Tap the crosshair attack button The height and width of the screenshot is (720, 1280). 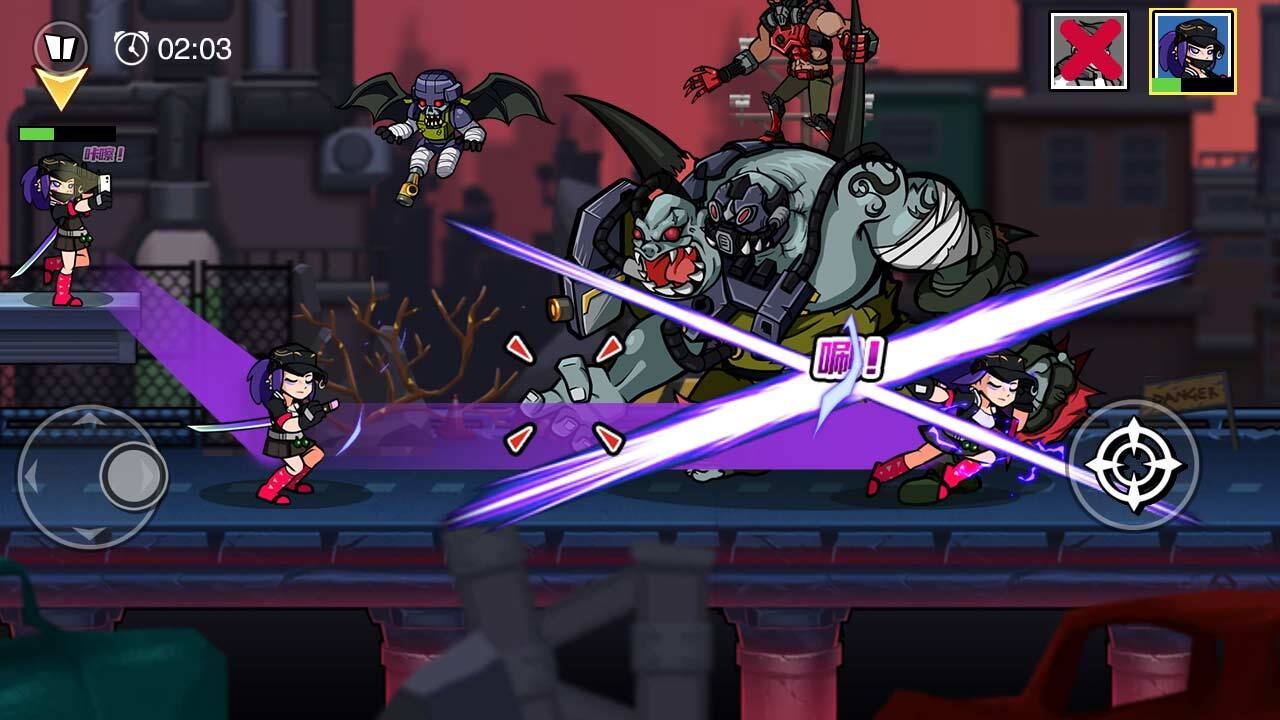click(1133, 464)
